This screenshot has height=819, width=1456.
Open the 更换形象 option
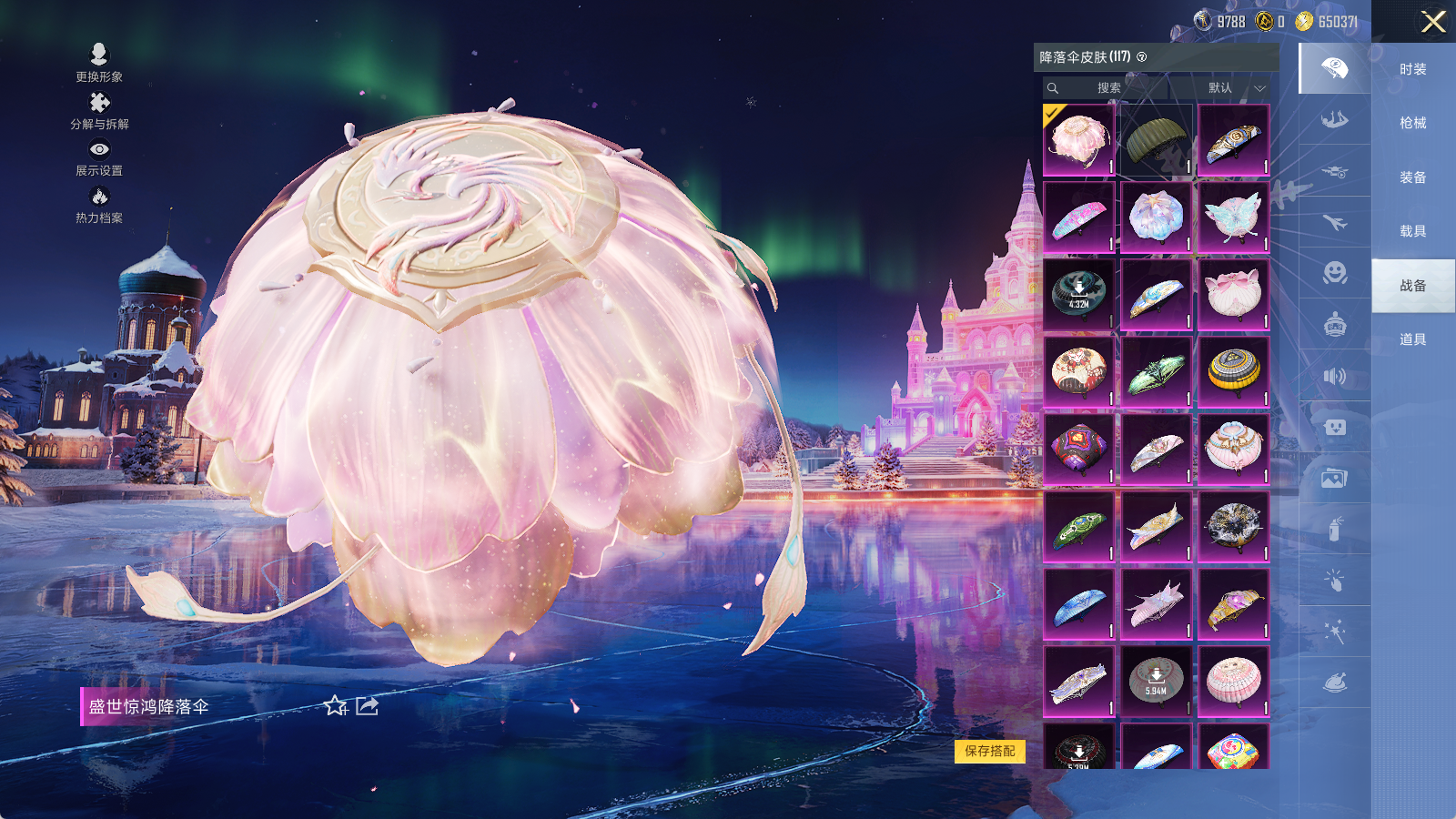pyautogui.click(x=99, y=62)
